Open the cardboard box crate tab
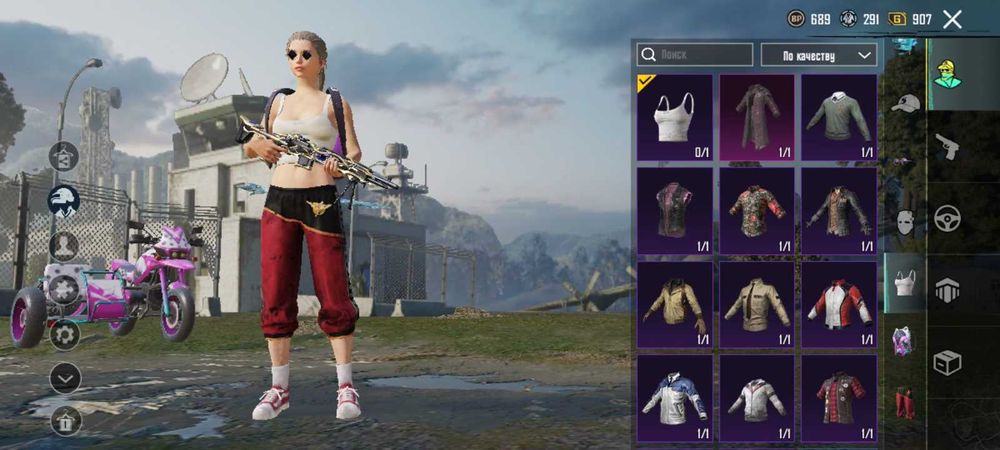Viewport: 1000px width, 450px height. pos(947,362)
